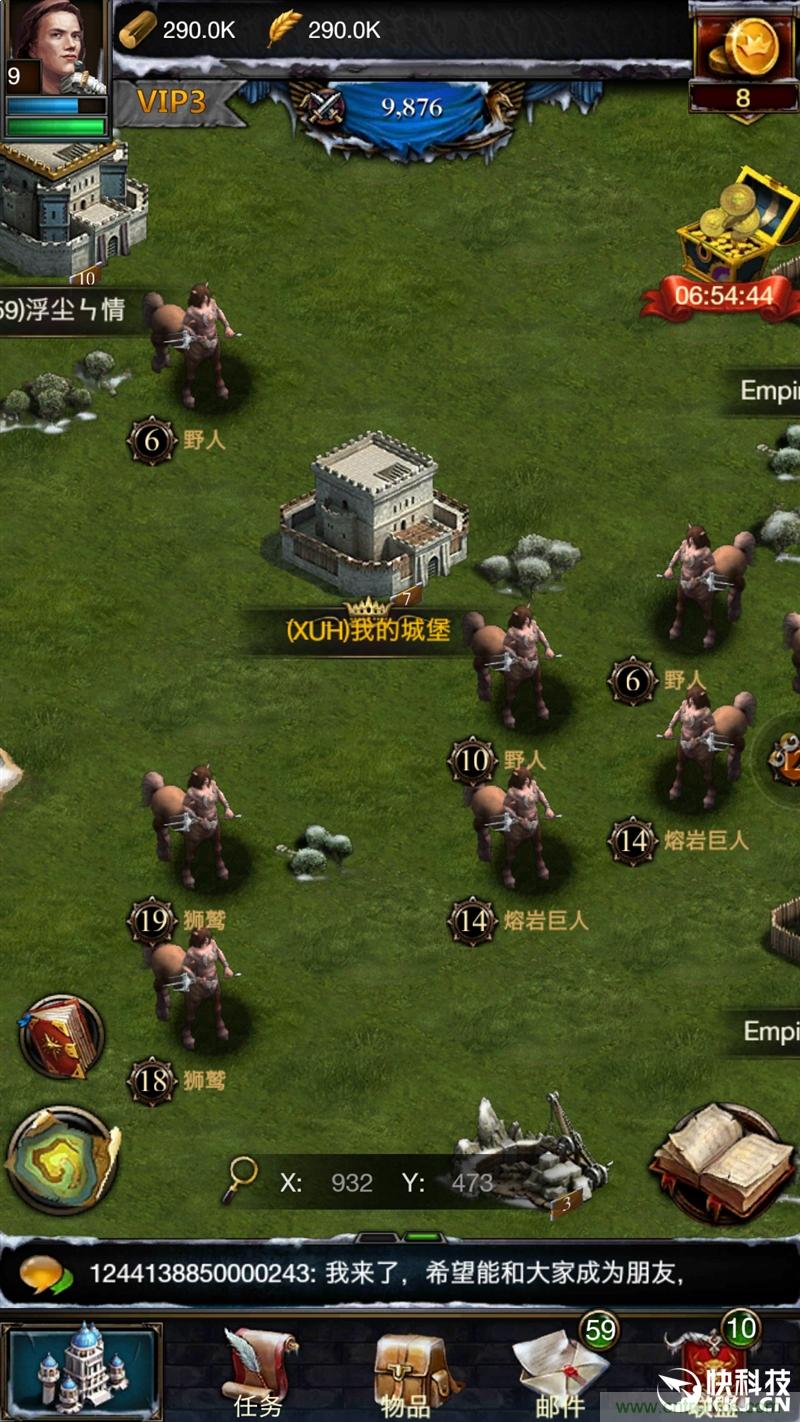Tap the VIP3 badge

click(x=172, y=102)
